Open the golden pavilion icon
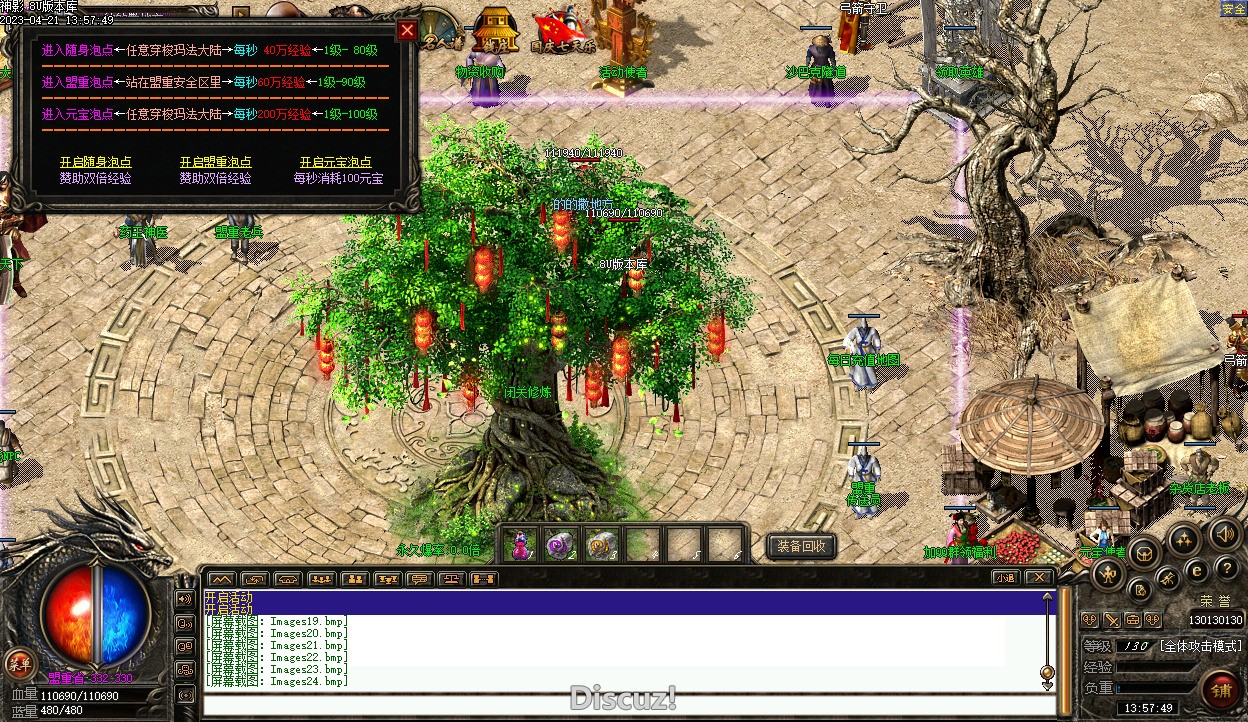1248x722 pixels. pos(496,28)
